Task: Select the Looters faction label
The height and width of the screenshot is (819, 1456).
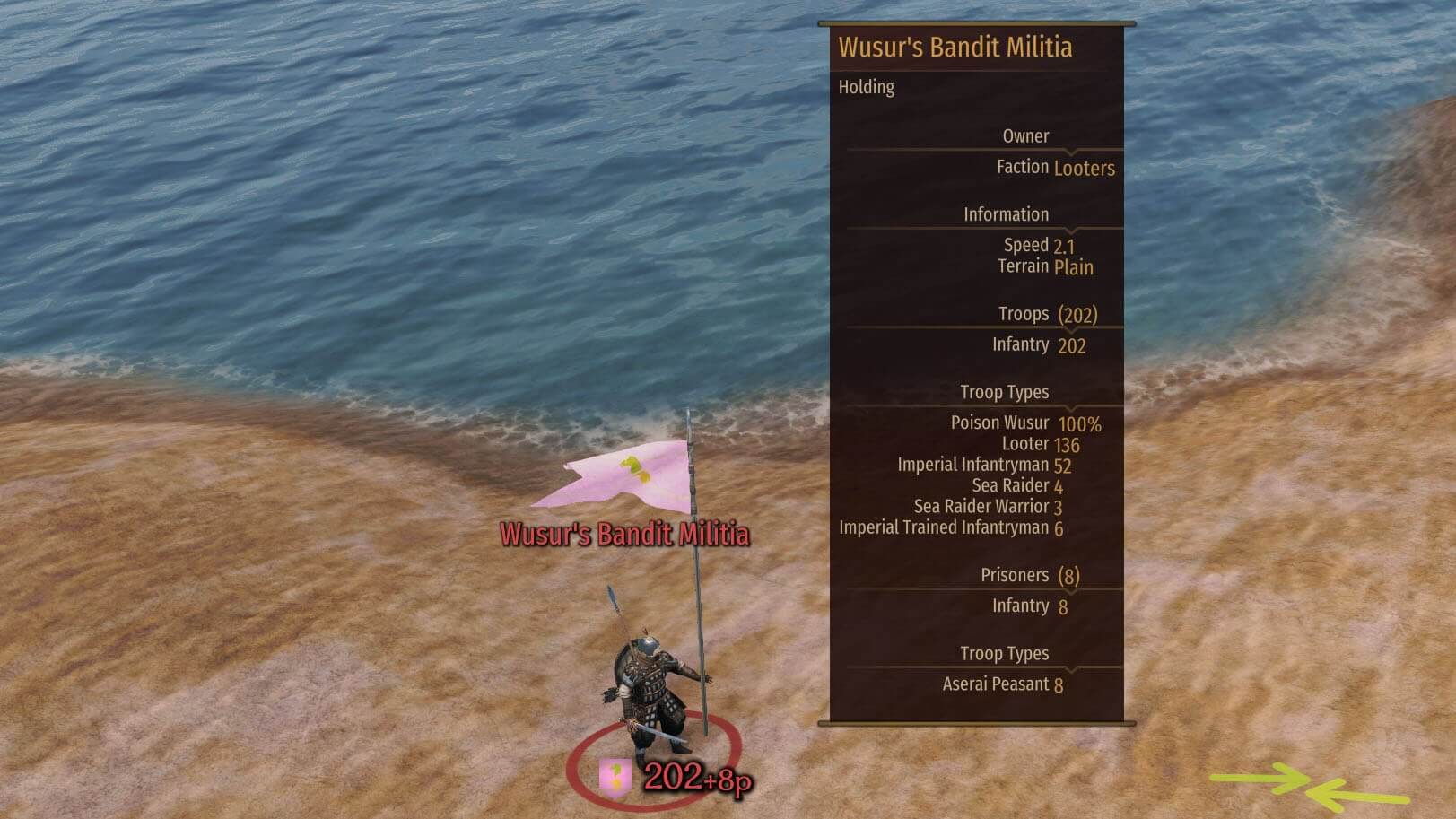Action: click(x=1083, y=169)
